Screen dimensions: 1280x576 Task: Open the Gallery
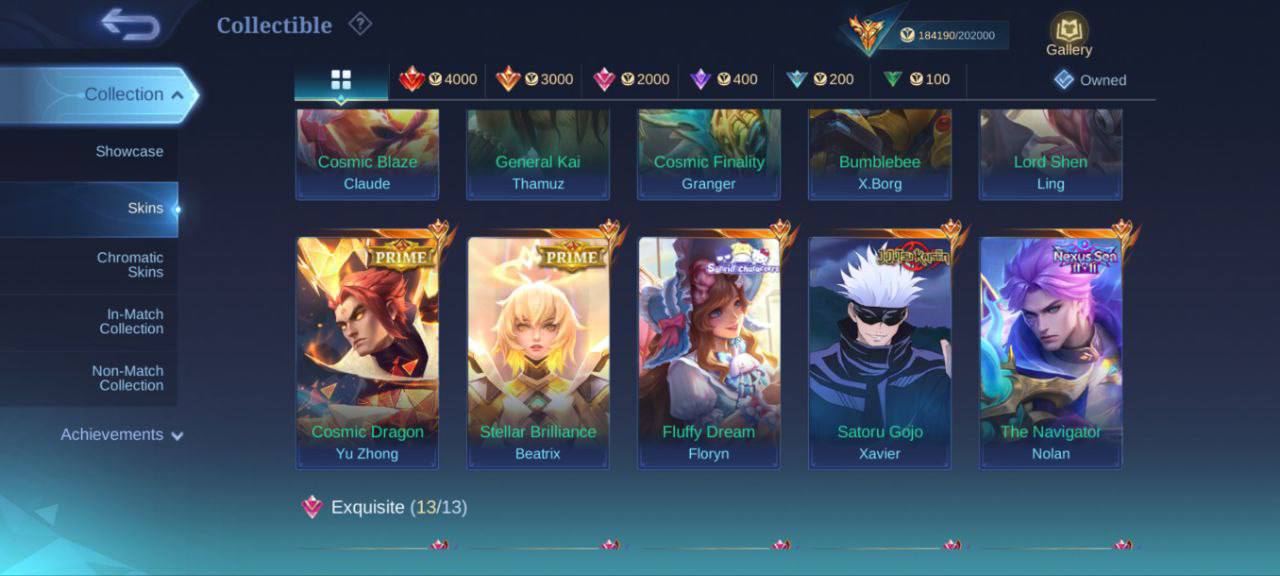1069,35
